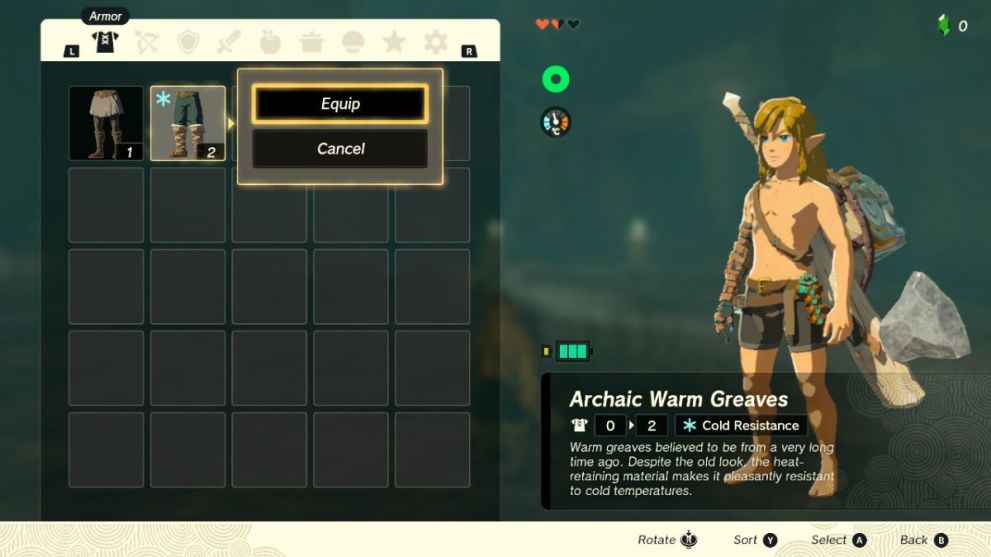The image size is (991, 557).
Task: Show the apple materials tab
Action: [x=270, y=42]
